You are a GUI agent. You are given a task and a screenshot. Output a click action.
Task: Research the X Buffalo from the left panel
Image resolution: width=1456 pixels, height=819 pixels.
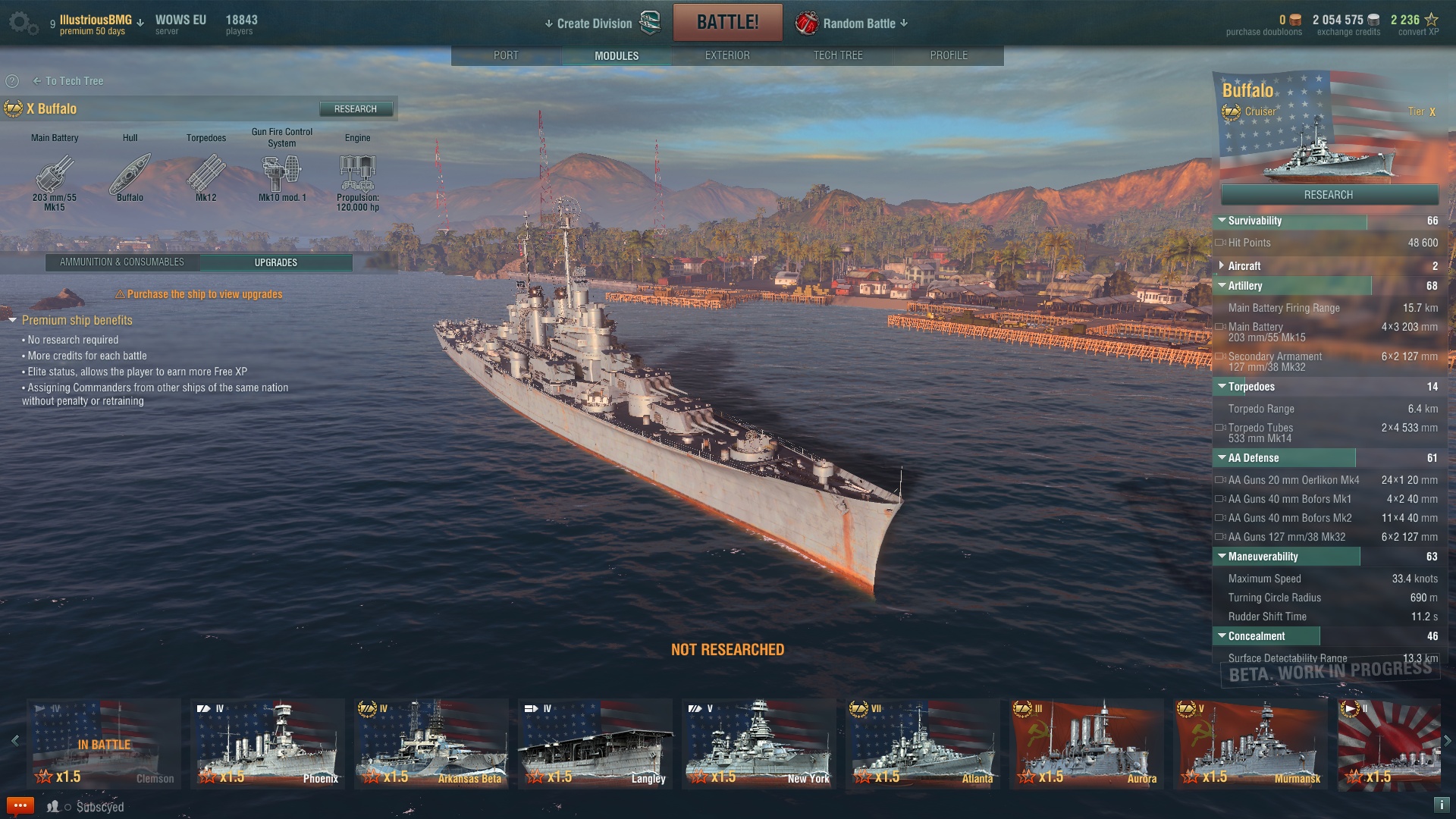click(x=356, y=109)
